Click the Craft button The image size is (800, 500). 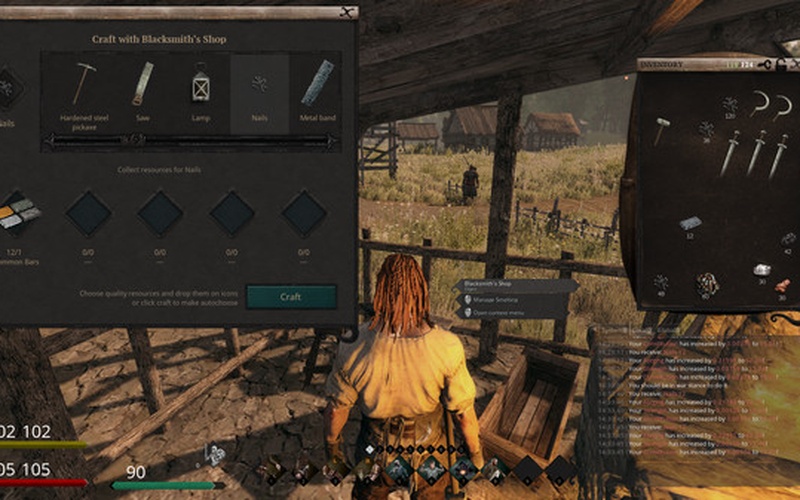(x=290, y=297)
